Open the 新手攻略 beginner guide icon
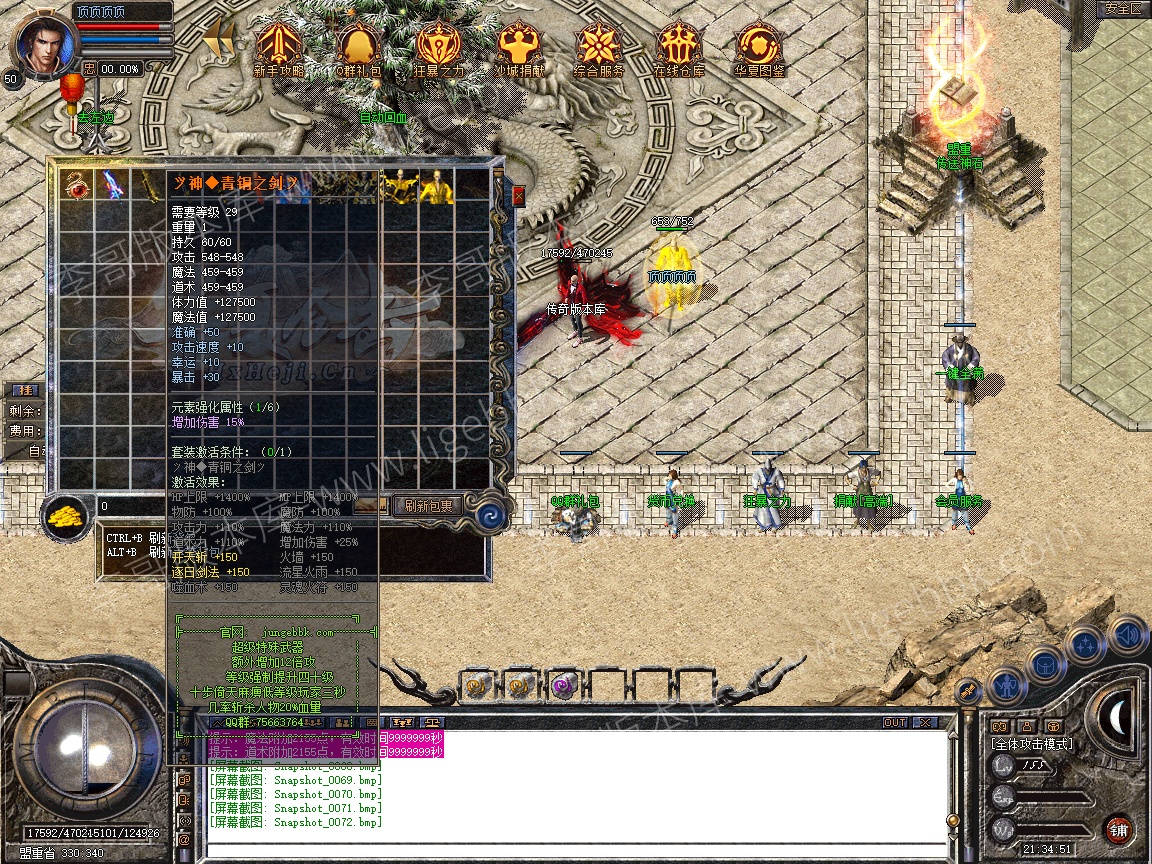The width and height of the screenshot is (1152, 864). point(279,45)
